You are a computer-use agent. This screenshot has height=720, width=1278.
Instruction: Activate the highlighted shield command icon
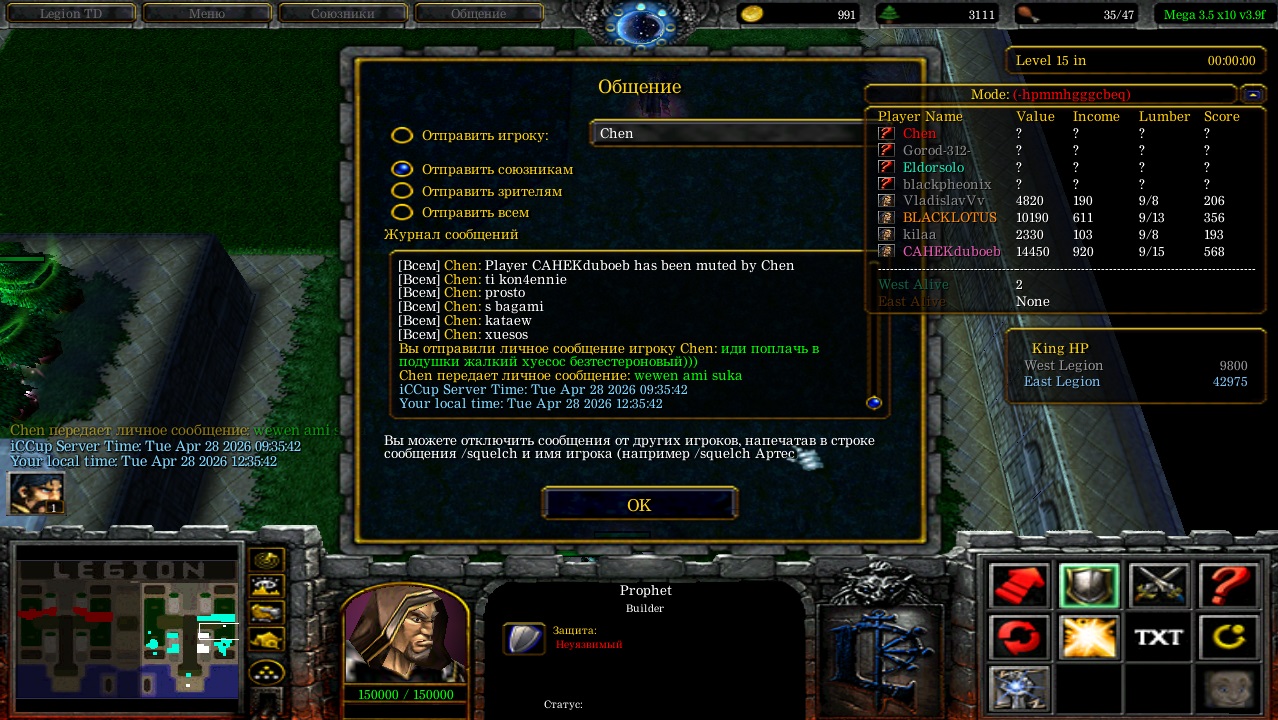click(1089, 586)
